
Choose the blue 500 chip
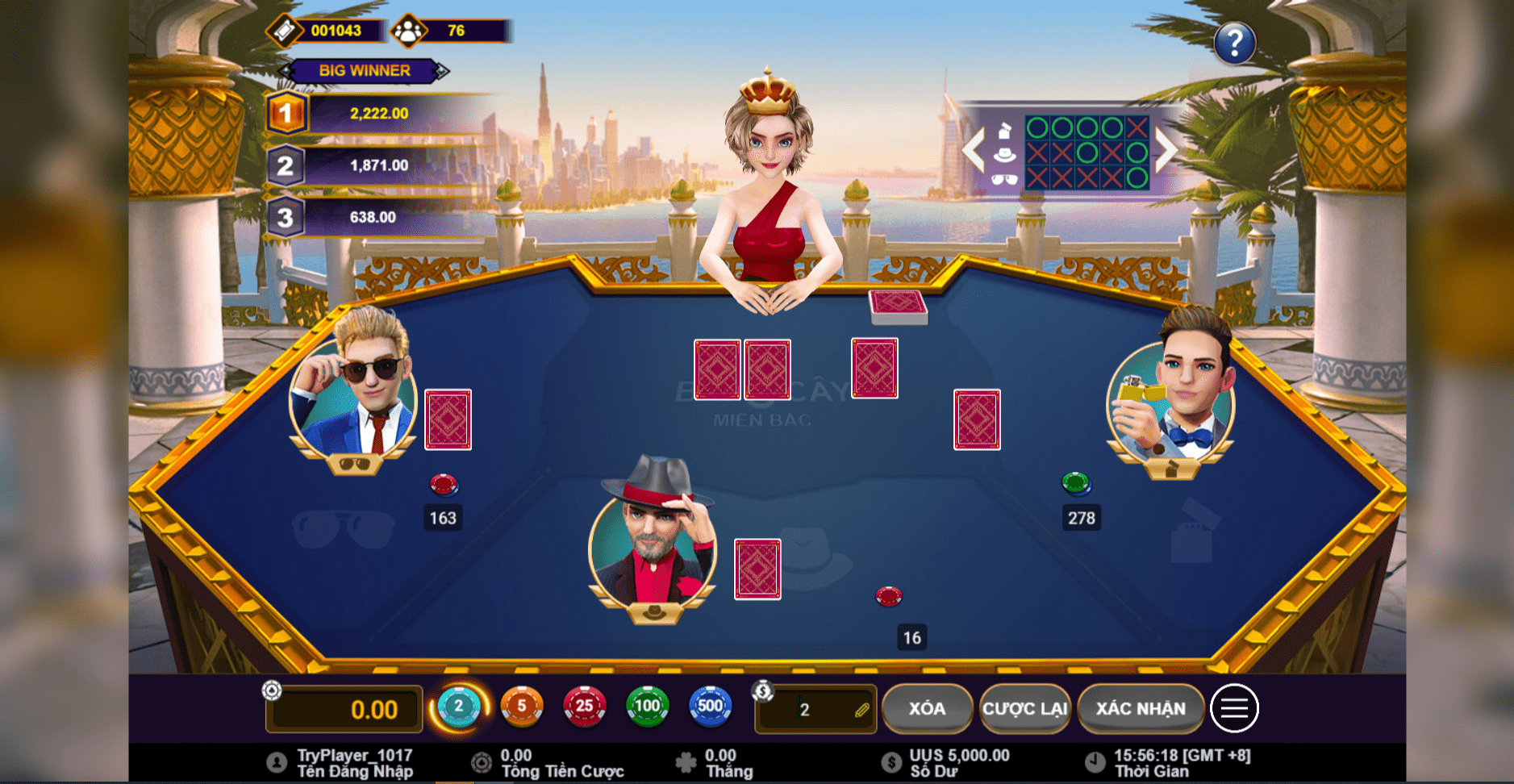click(710, 707)
